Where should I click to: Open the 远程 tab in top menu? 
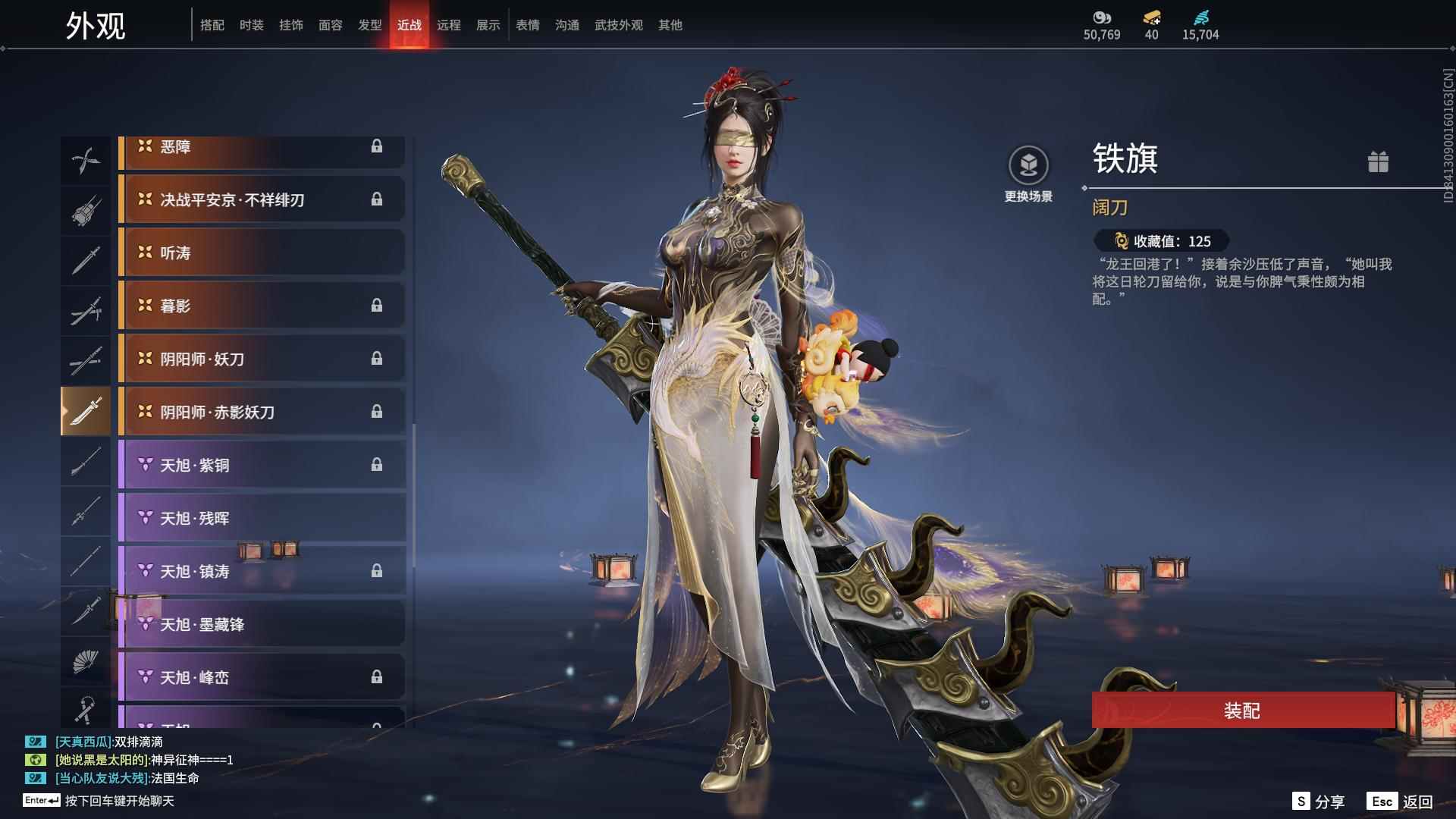[449, 25]
